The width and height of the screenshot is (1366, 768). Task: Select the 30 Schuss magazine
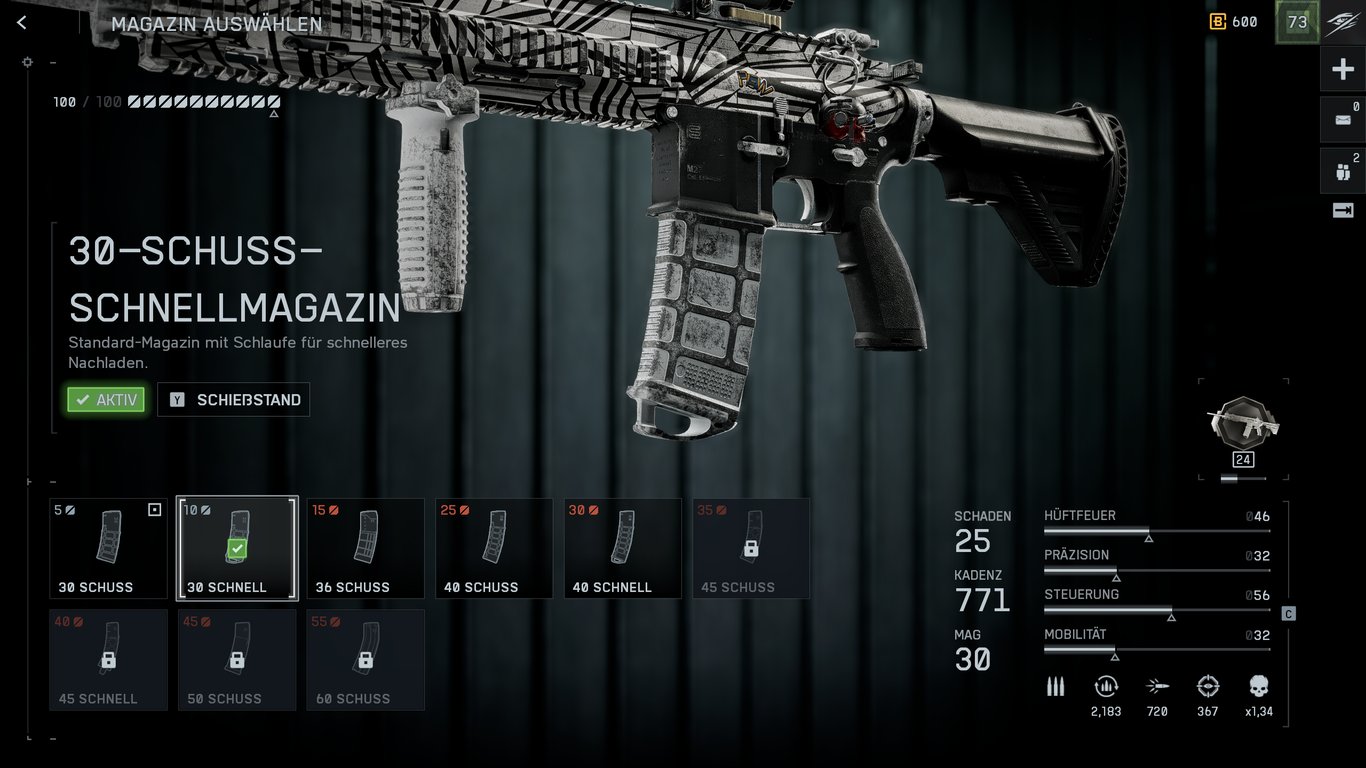click(109, 548)
